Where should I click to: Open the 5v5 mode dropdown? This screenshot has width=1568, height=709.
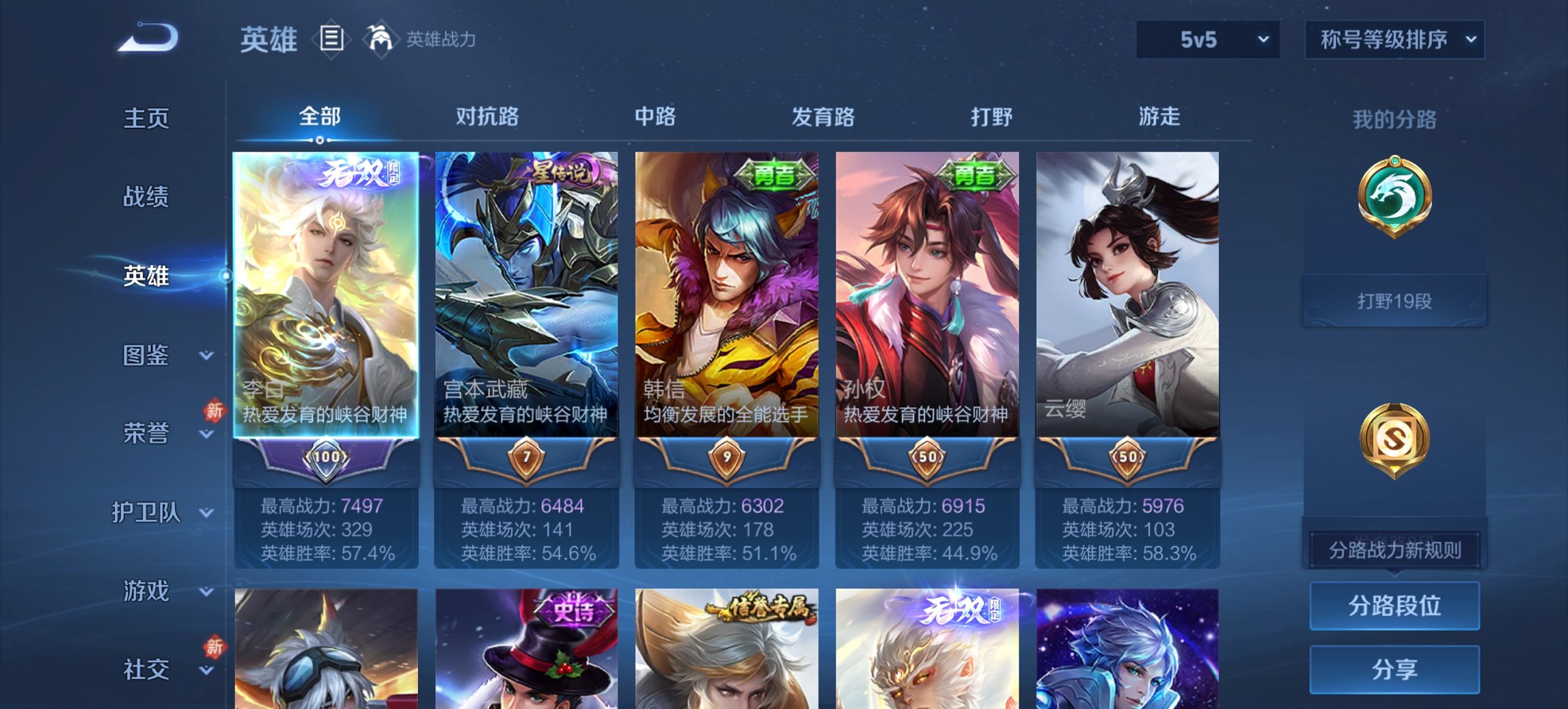[x=1207, y=40]
